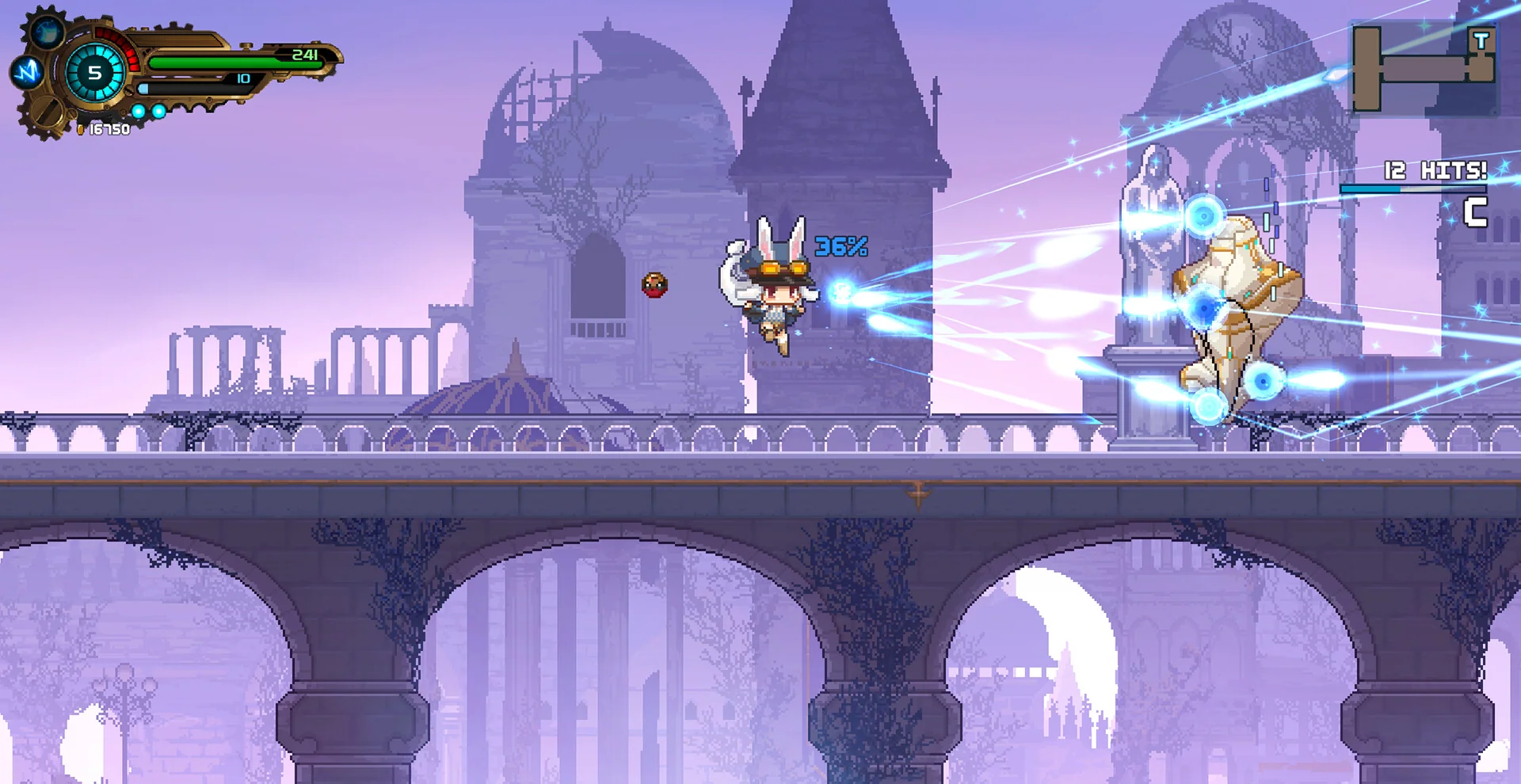Select the blue lightning bolt skill icon
This screenshot has height=784, width=1521.
click(x=27, y=73)
